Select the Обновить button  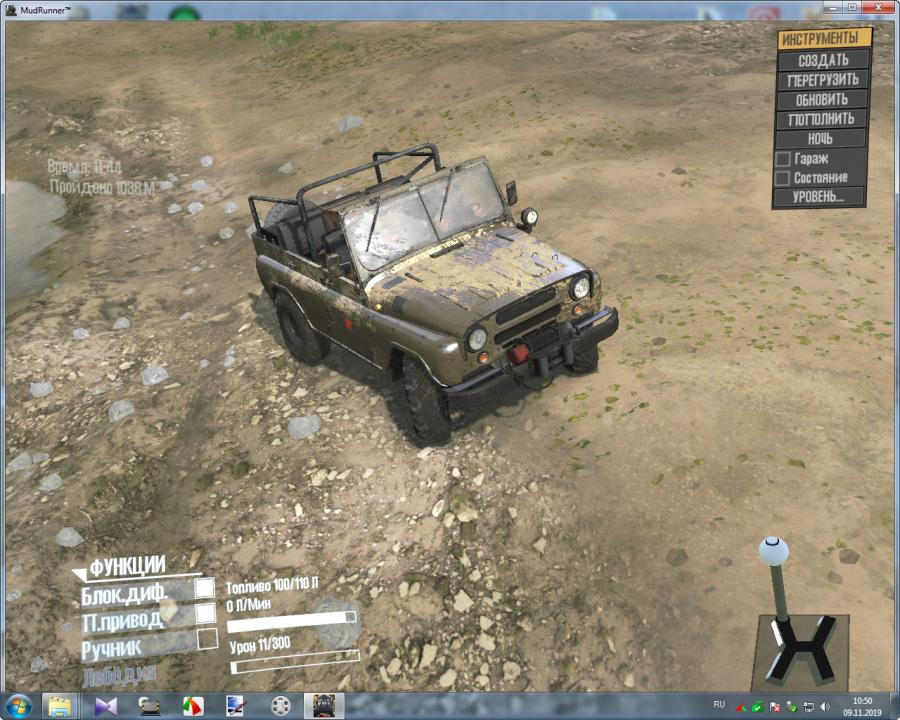[x=822, y=100]
